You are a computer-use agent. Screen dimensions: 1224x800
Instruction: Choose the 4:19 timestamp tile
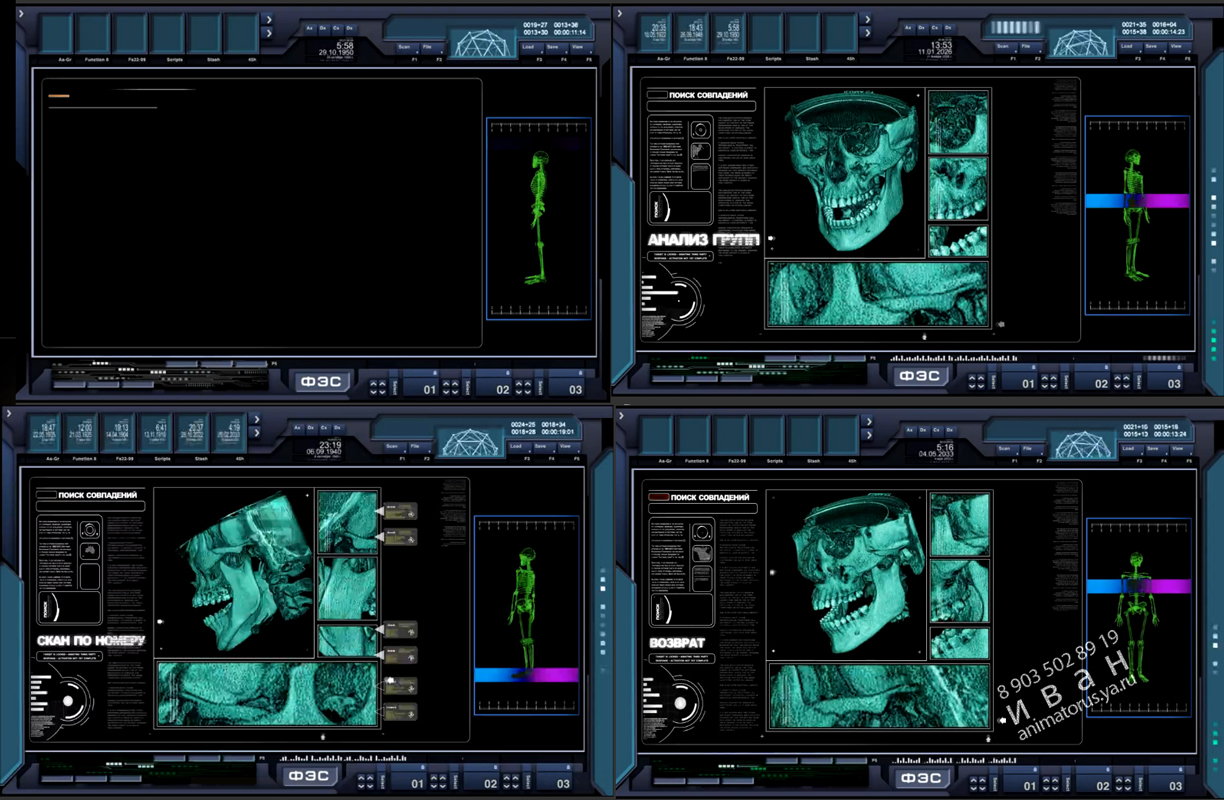232,433
